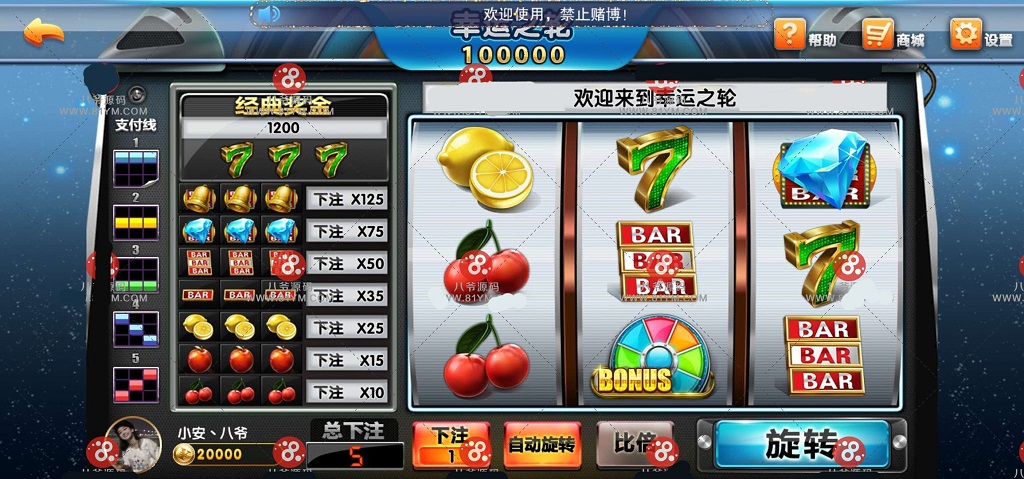Screen dimensions: 1024x479
Task: Spin the reels with 旋转 button
Action: [802, 444]
